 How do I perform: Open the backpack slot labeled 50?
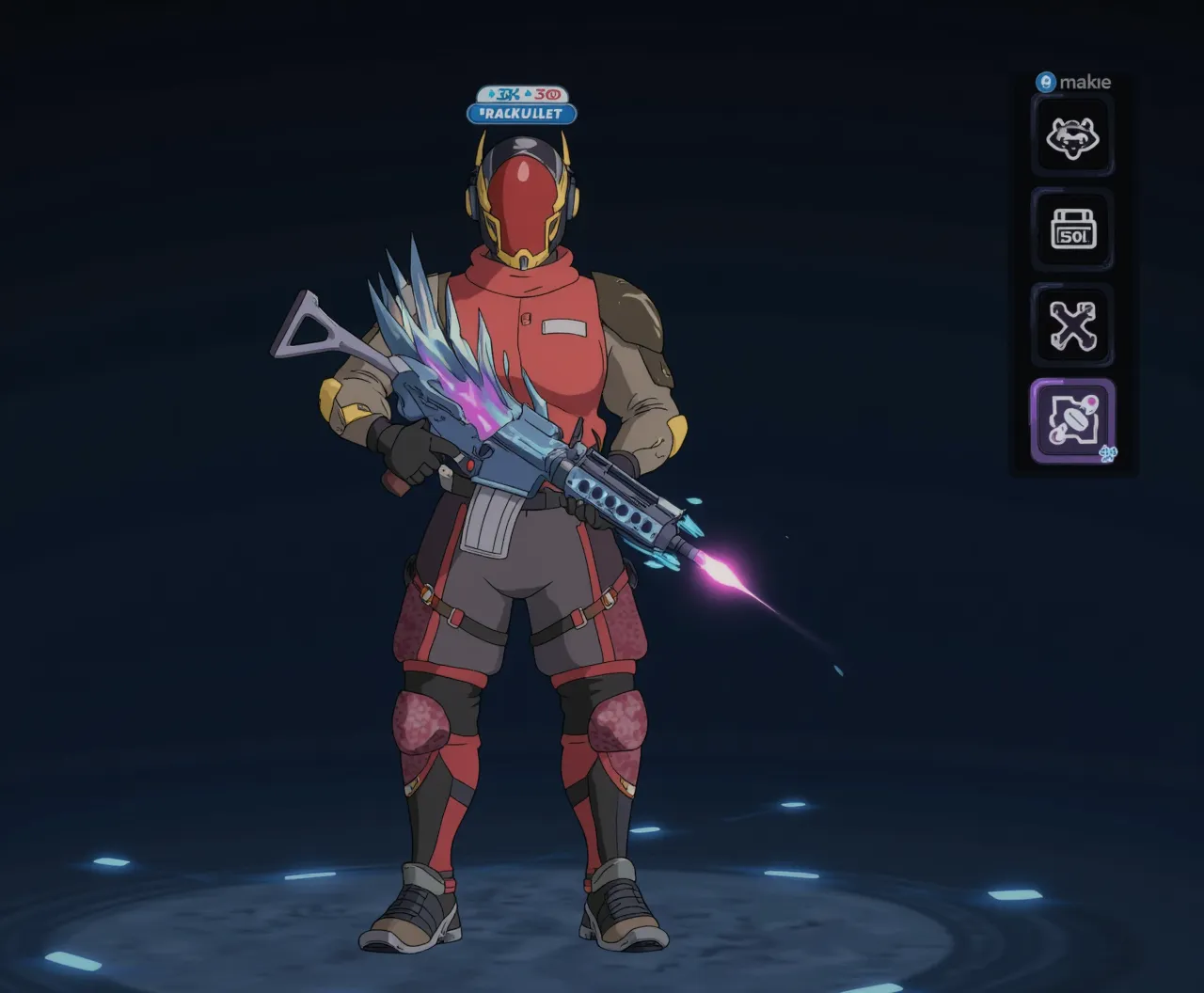pos(1072,230)
